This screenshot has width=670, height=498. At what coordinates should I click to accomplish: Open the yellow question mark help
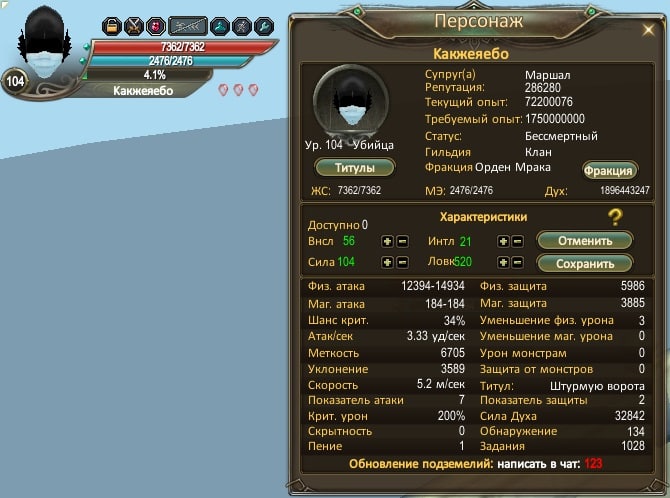click(x=616, y=218)
